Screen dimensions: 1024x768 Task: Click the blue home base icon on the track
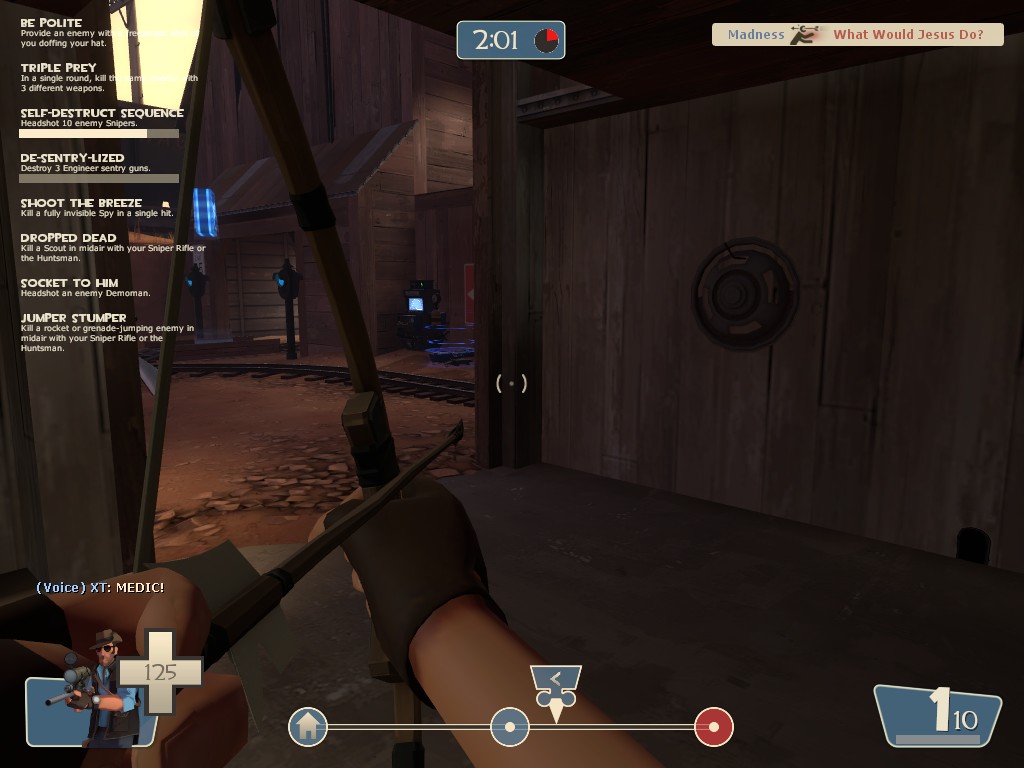[x=308, y=726]
